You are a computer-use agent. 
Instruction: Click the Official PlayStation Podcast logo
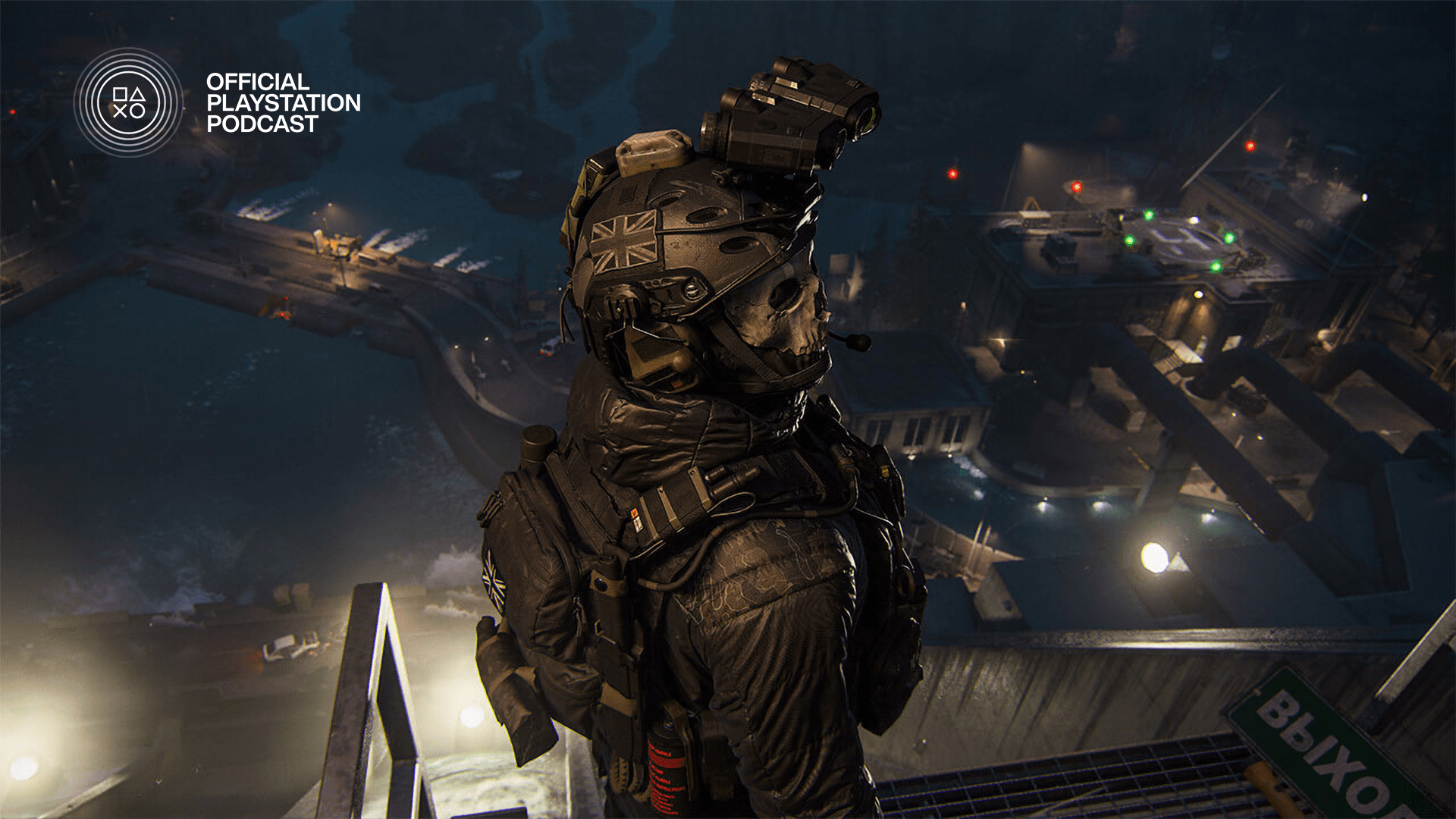click(129, 102)
